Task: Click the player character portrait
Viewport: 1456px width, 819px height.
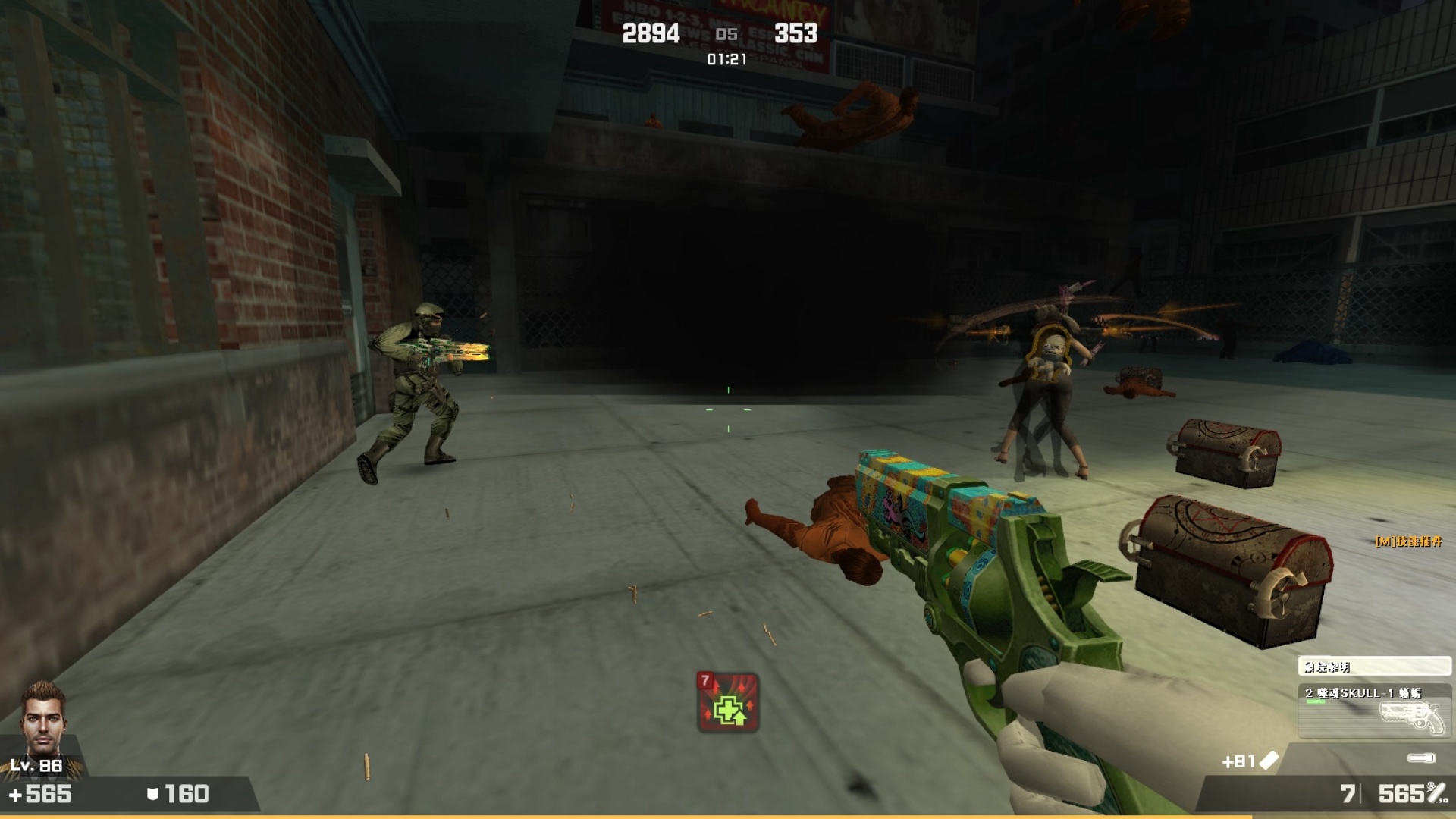Action: pos(42,717)
